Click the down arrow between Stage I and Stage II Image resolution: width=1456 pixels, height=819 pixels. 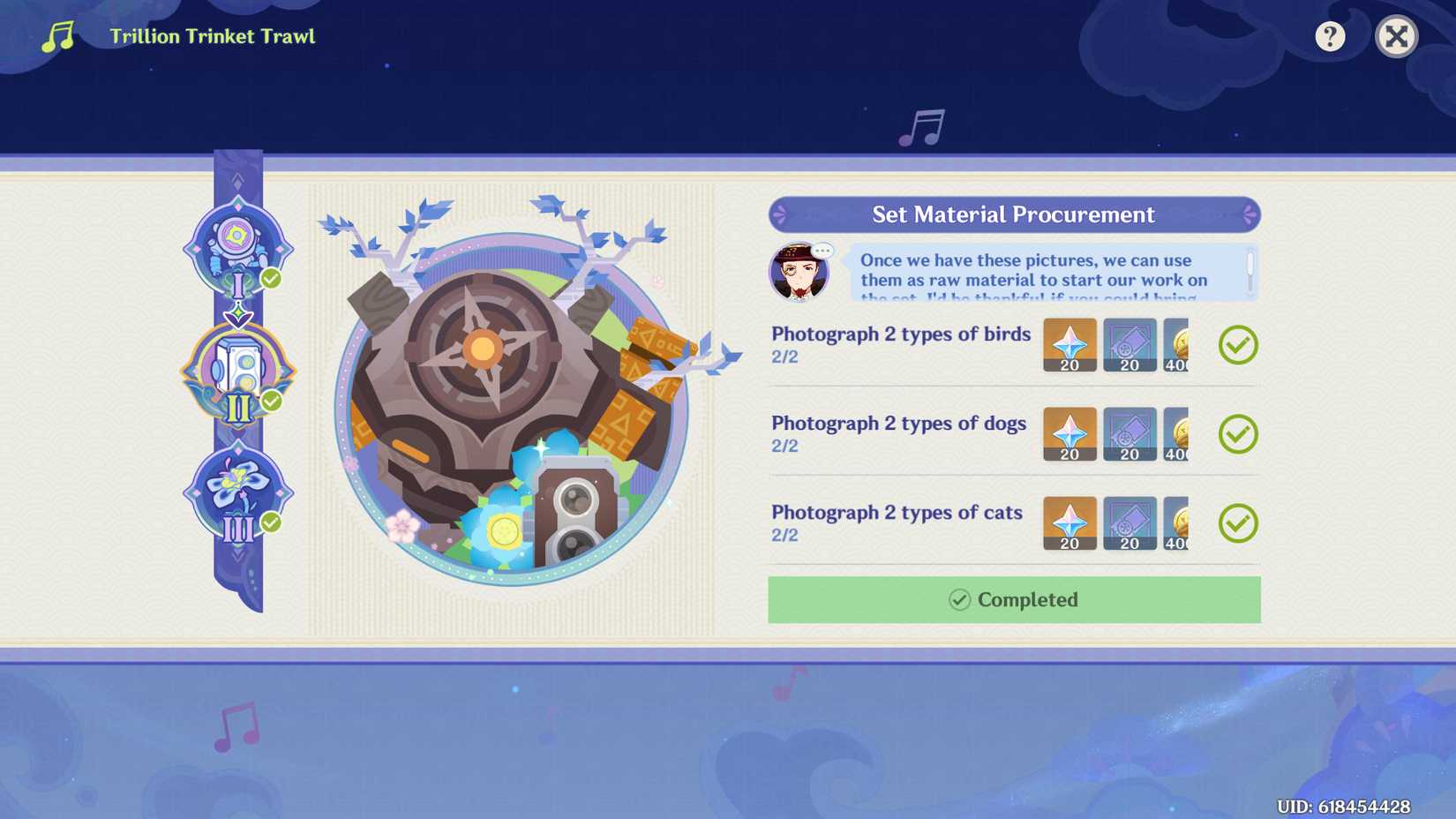click(238, 313)
